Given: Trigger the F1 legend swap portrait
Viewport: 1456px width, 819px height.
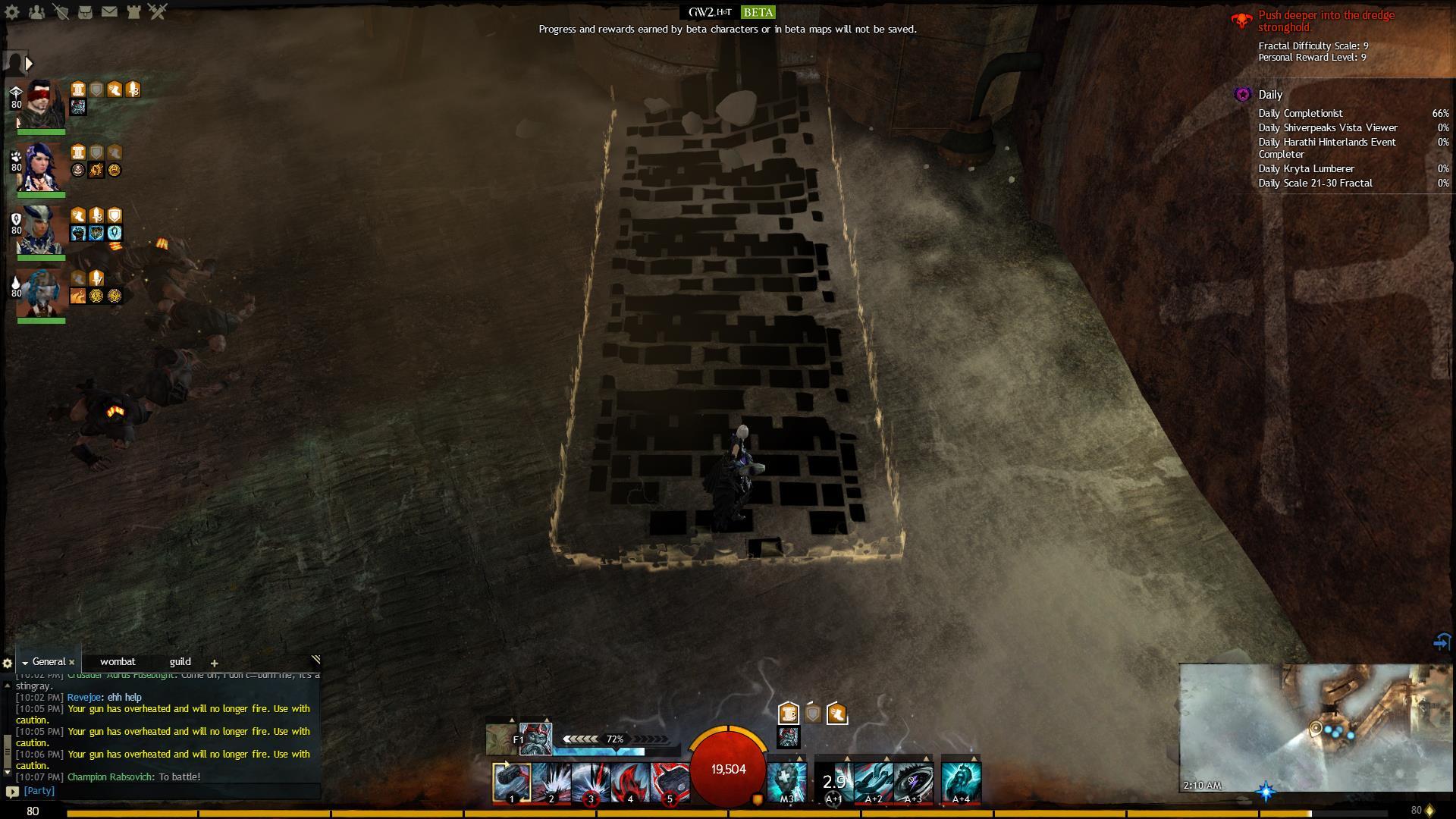Looking at the screenshot, I should (535, 739).
